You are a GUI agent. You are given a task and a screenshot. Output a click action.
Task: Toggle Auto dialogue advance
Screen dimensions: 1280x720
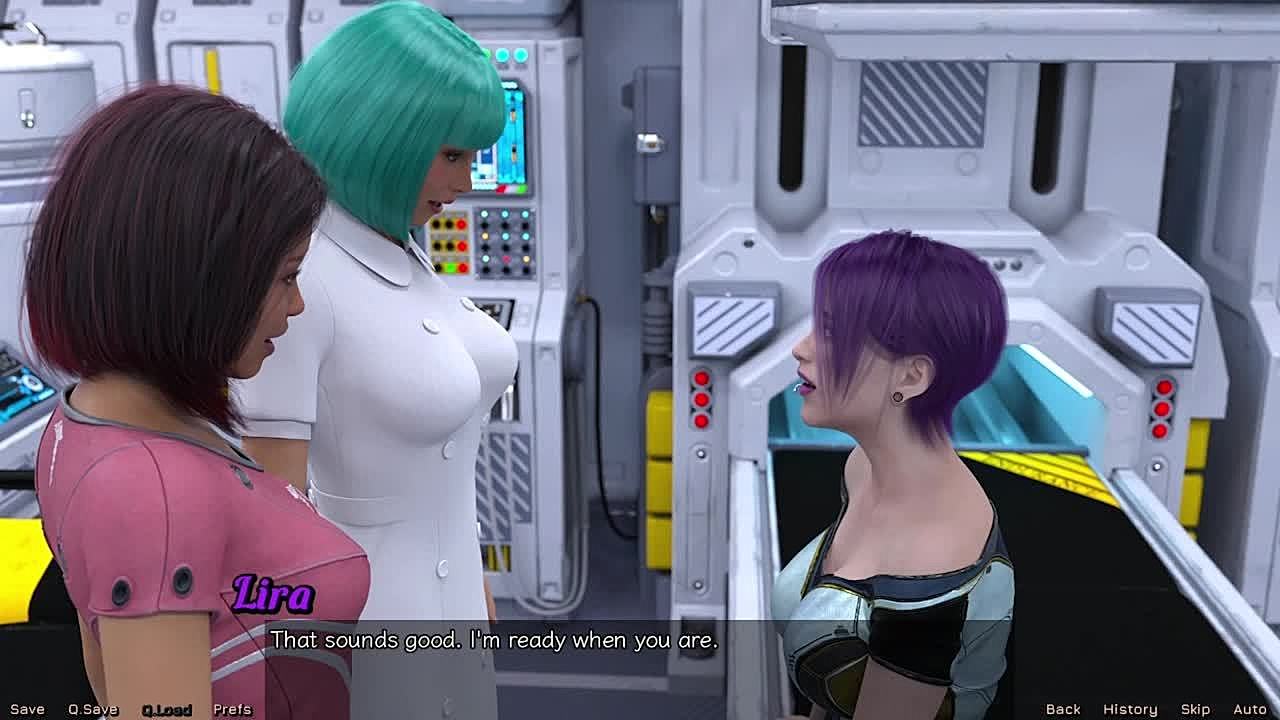point(1250,709)
